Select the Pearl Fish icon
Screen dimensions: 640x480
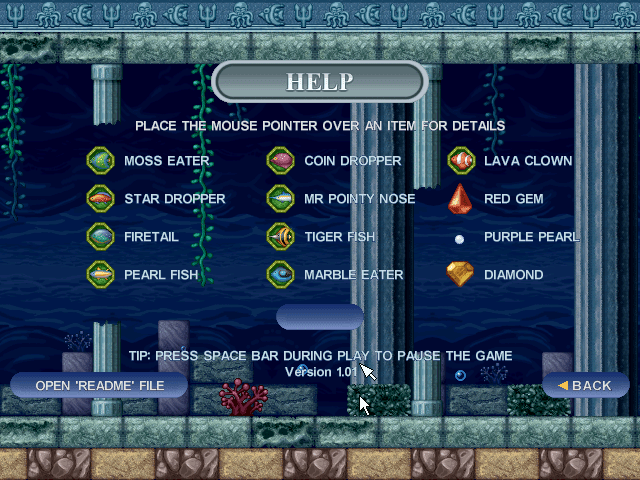coord(100,274)
